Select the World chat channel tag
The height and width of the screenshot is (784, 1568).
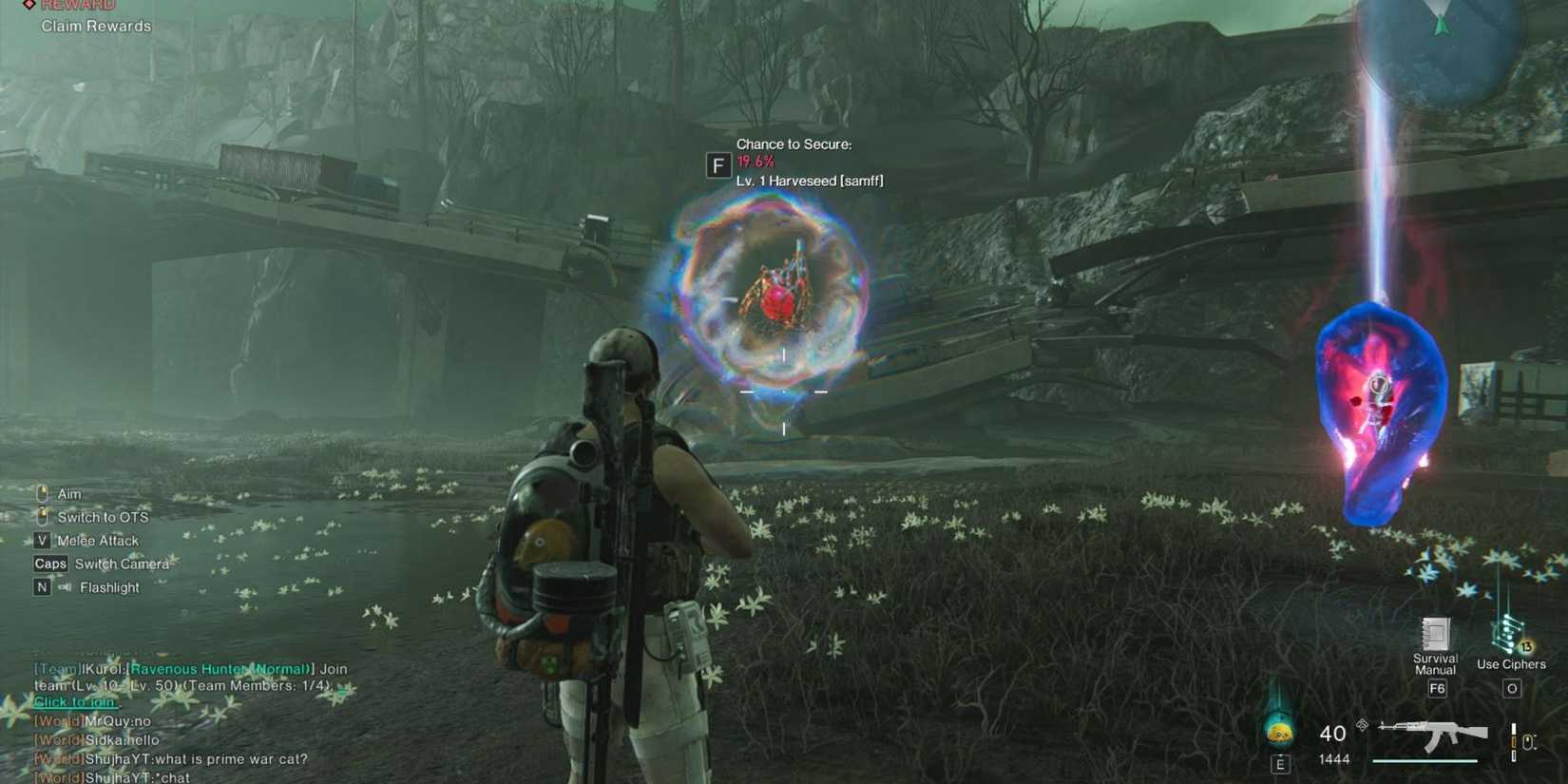[x=57, y=721]
